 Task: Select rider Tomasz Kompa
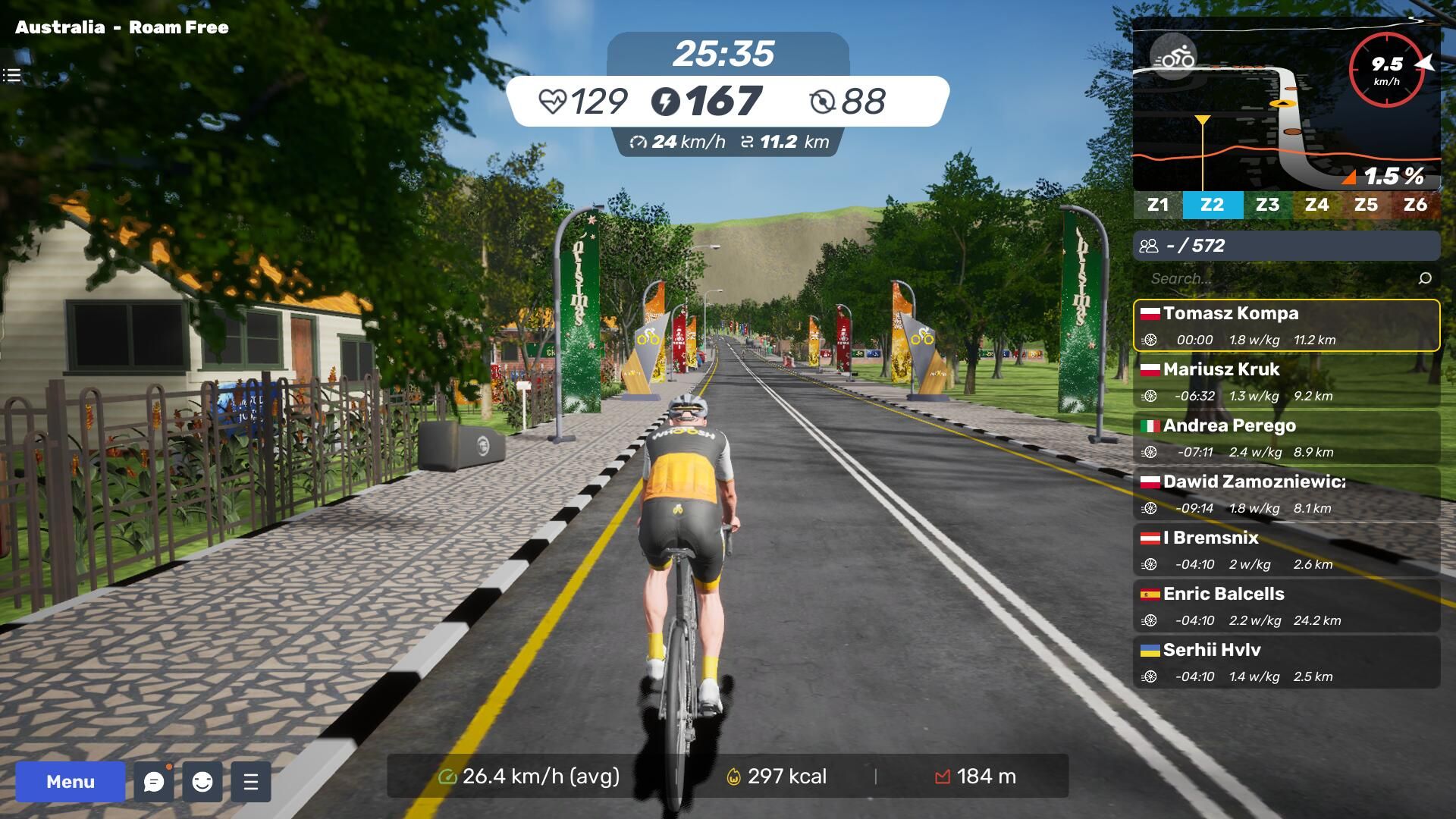[1286, 325]
